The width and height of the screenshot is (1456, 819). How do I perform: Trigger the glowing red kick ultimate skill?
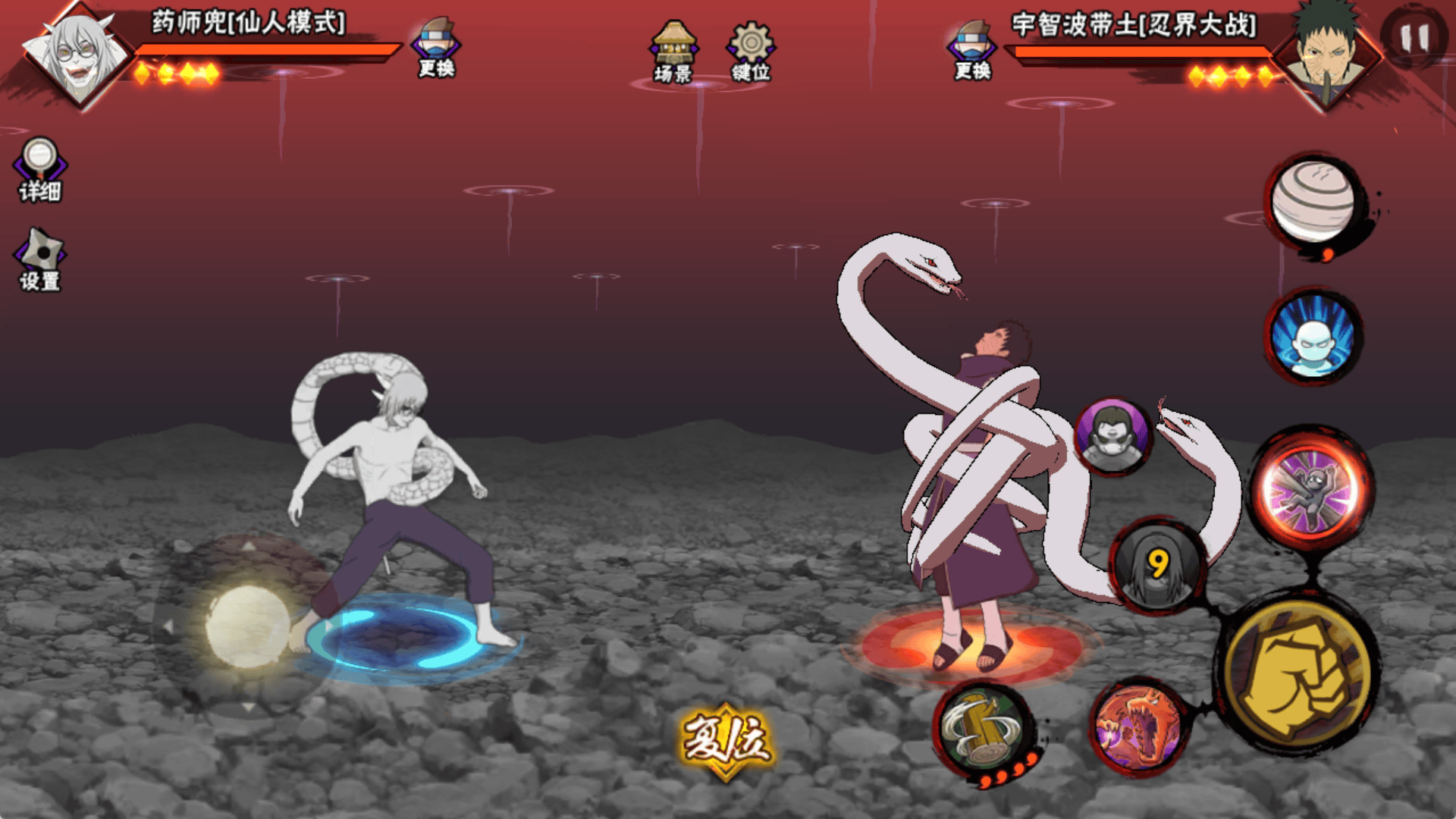(1311, 488)
